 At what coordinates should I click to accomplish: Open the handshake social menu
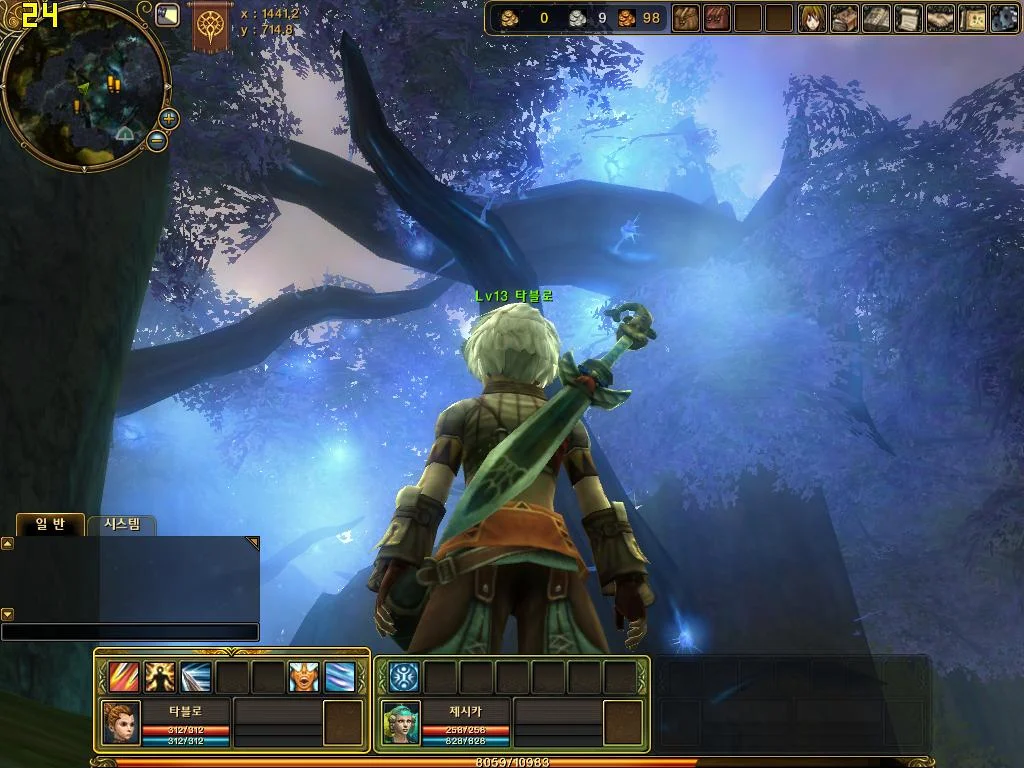940,18
